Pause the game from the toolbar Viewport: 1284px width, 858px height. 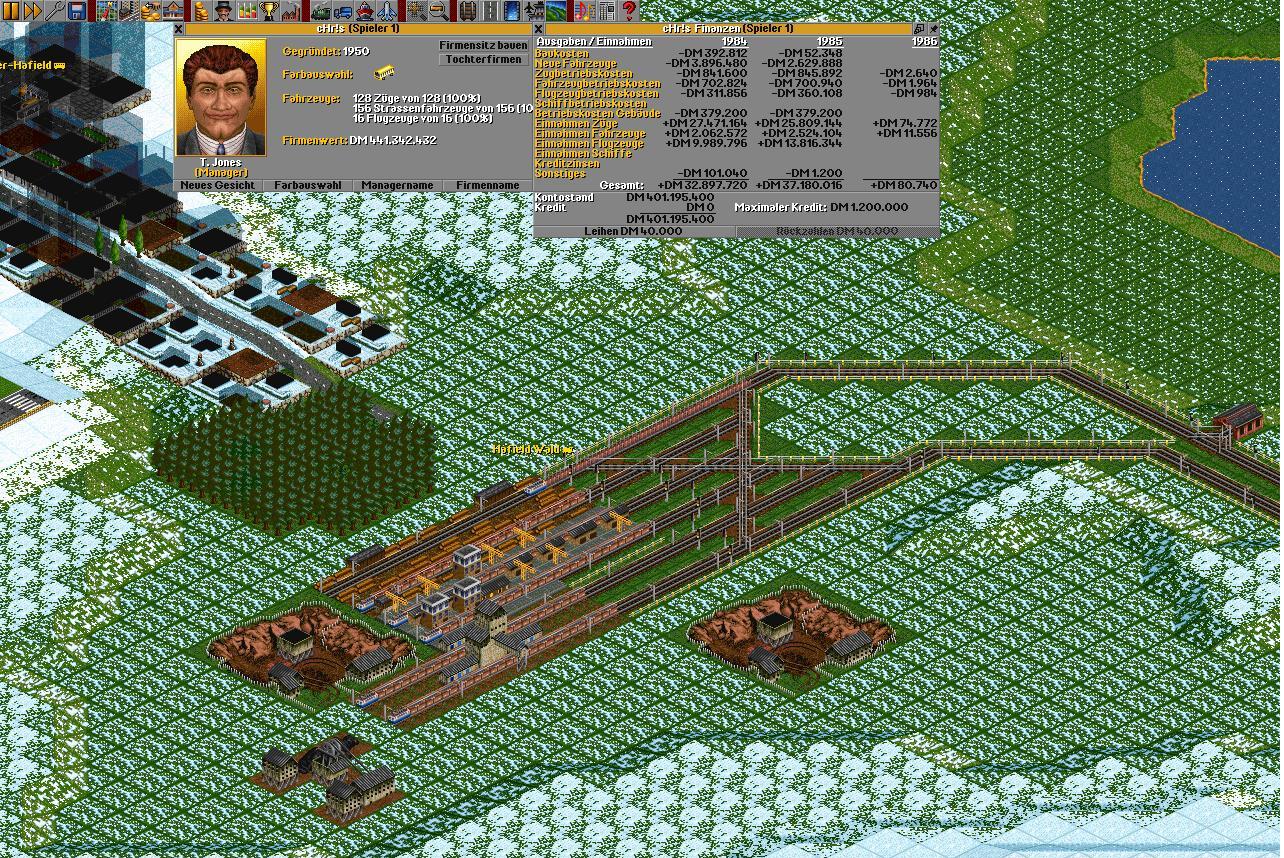(11, 11)
